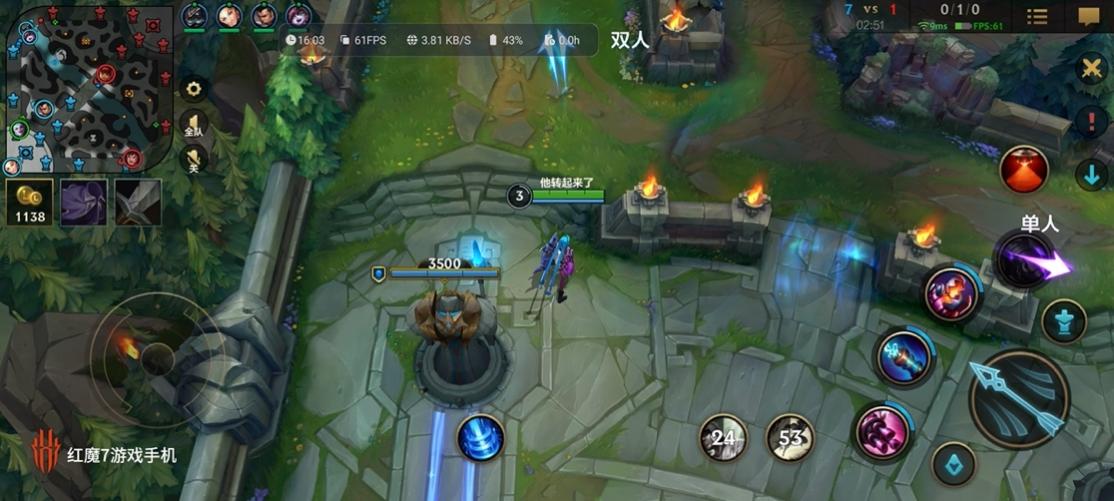Image resolution: width=1114 pixels, height=501 pixels.
Task: Activate the blue recall button
Action: click(480, 438)
